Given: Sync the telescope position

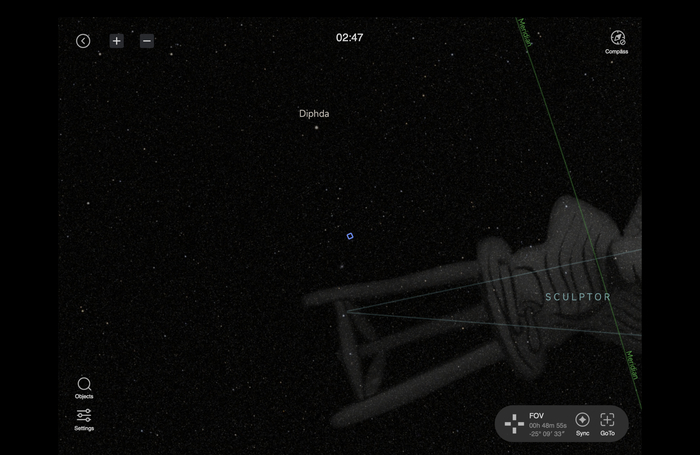Looking at the screenshot, I should click(582, 422).
